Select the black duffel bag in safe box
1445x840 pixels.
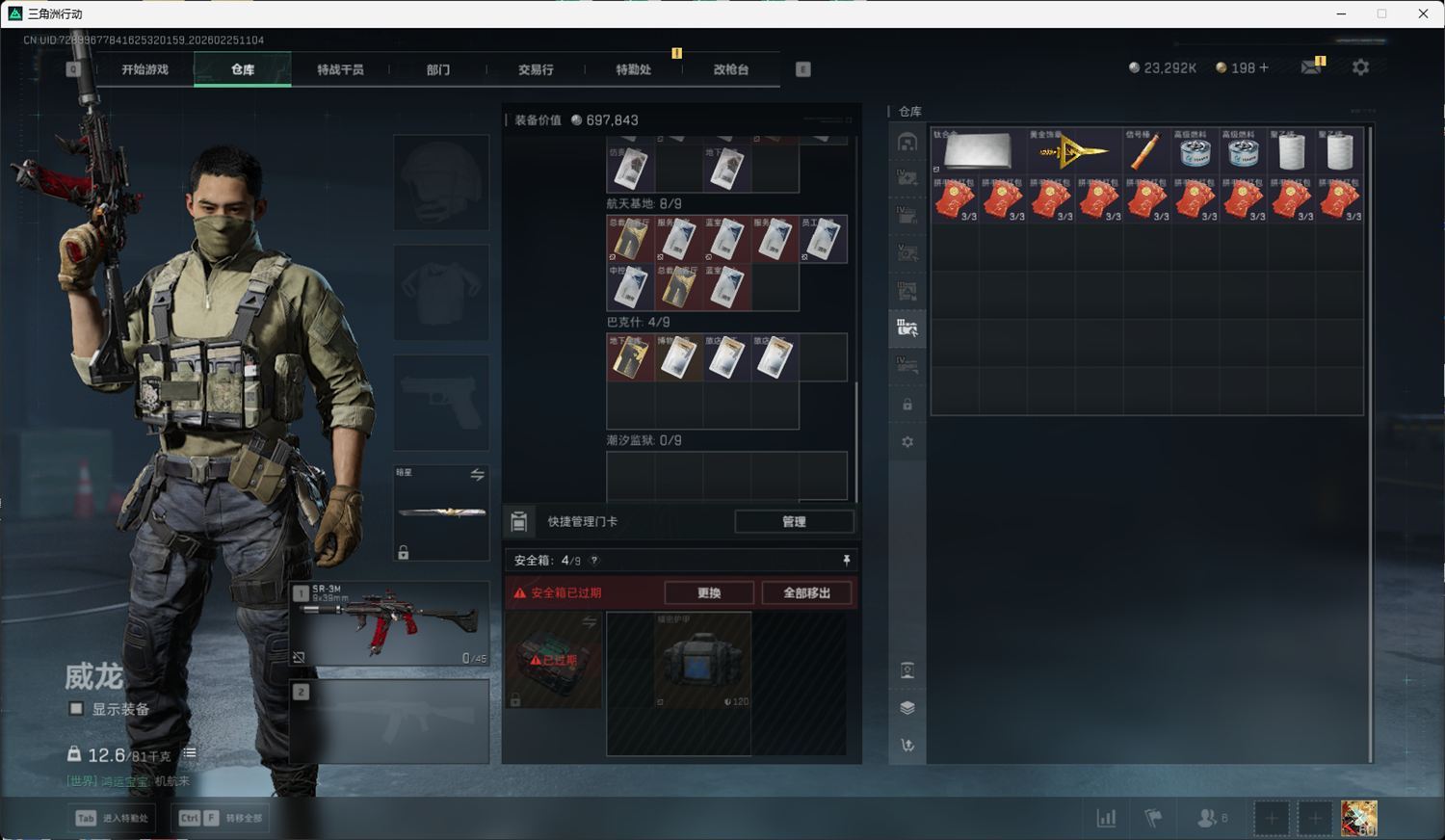(x=702, y=661)
